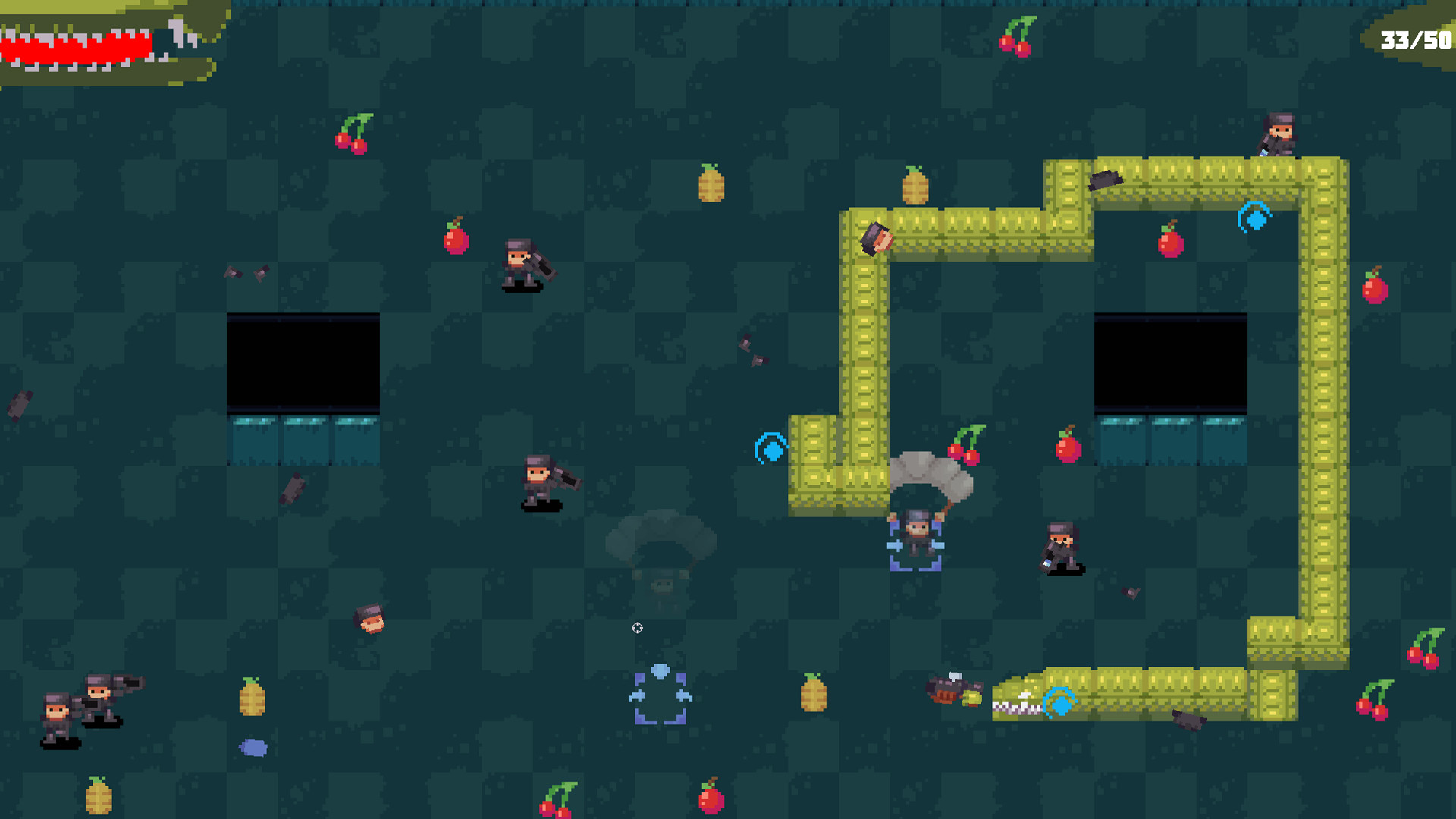Click the soldier right of the parachuter
Image resolution: width=1456 pixels, height=819 pixels.
click(1062, 544)
